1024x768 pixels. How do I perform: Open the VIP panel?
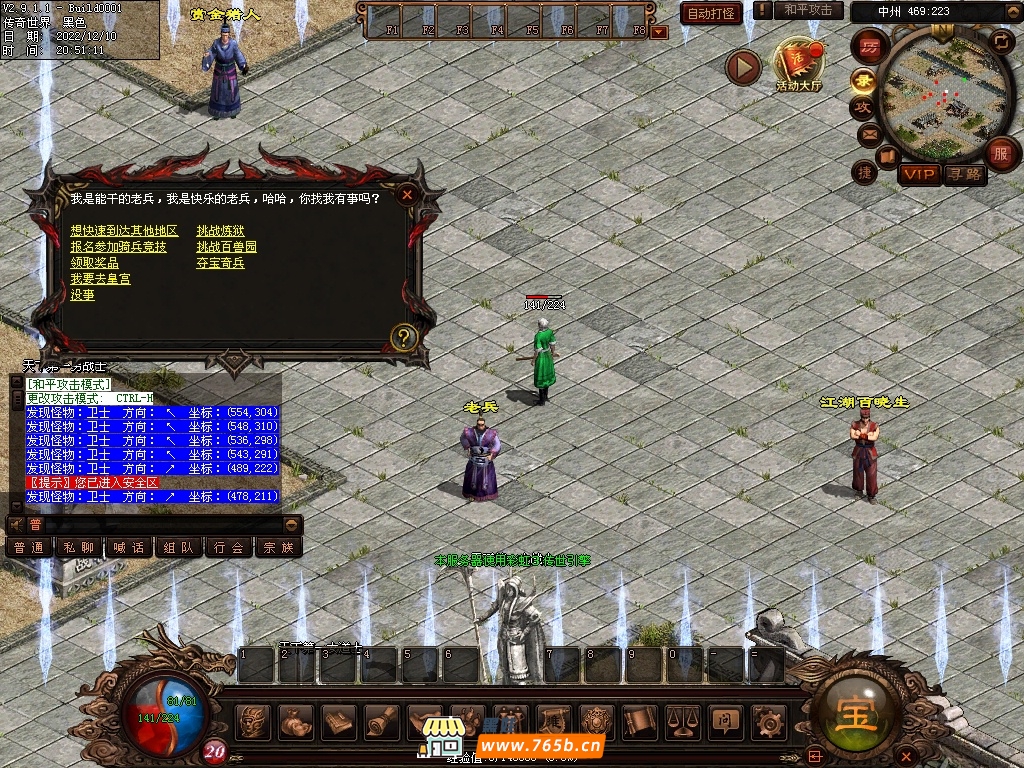tap(918, 174)
